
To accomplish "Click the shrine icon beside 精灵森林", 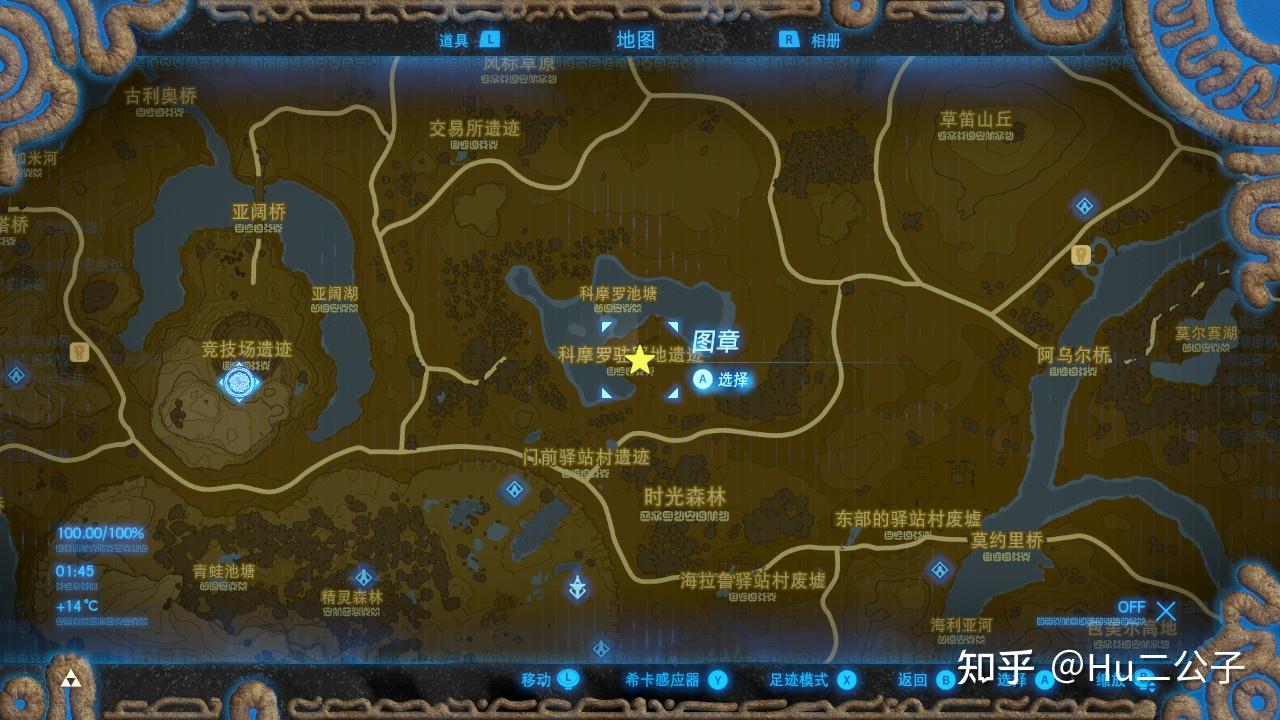I will 364,575.
